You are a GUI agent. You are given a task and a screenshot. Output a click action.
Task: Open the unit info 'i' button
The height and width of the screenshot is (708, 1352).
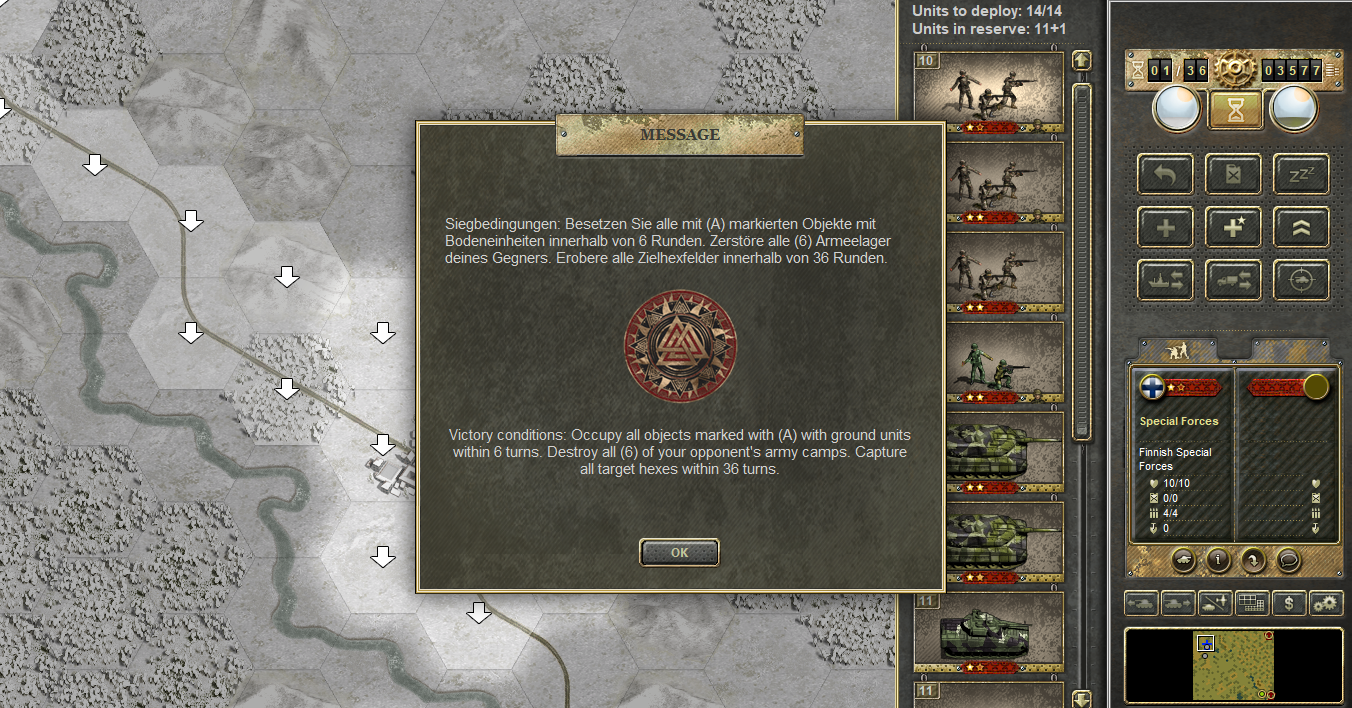1218,560
